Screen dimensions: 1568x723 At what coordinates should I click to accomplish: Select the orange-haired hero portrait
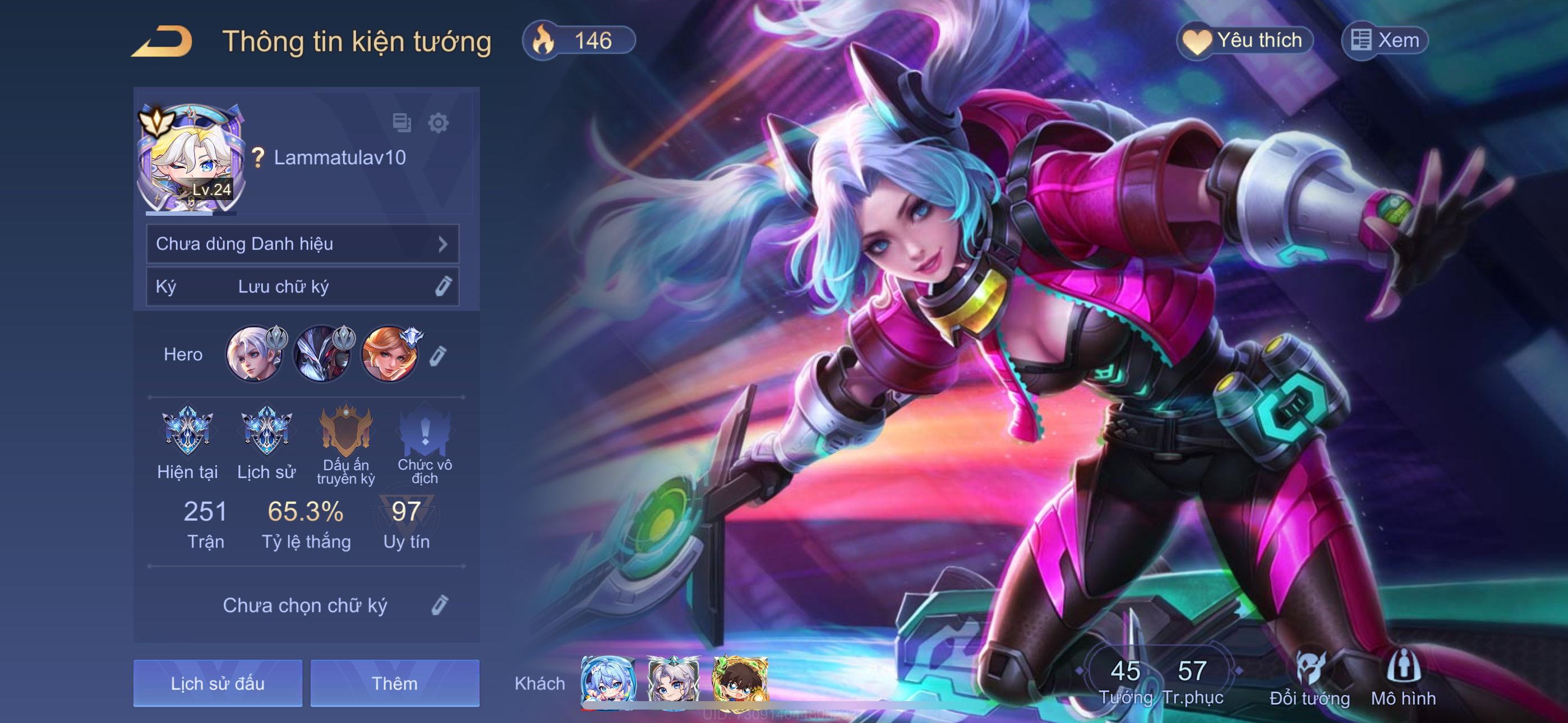[x=390, y=354]
